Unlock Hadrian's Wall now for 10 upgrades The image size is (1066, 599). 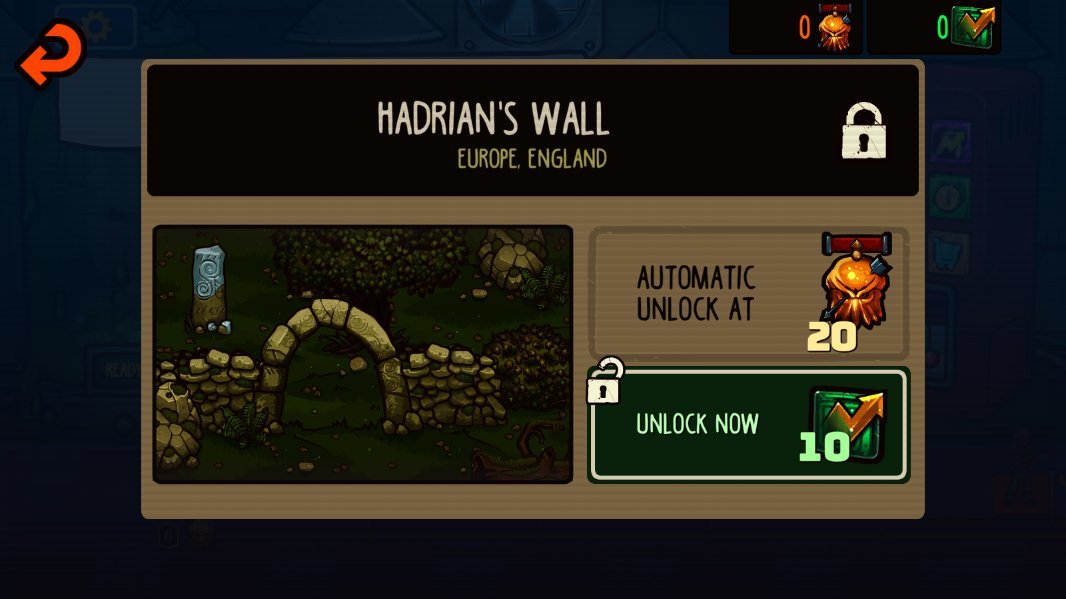(x=748, y=425)
